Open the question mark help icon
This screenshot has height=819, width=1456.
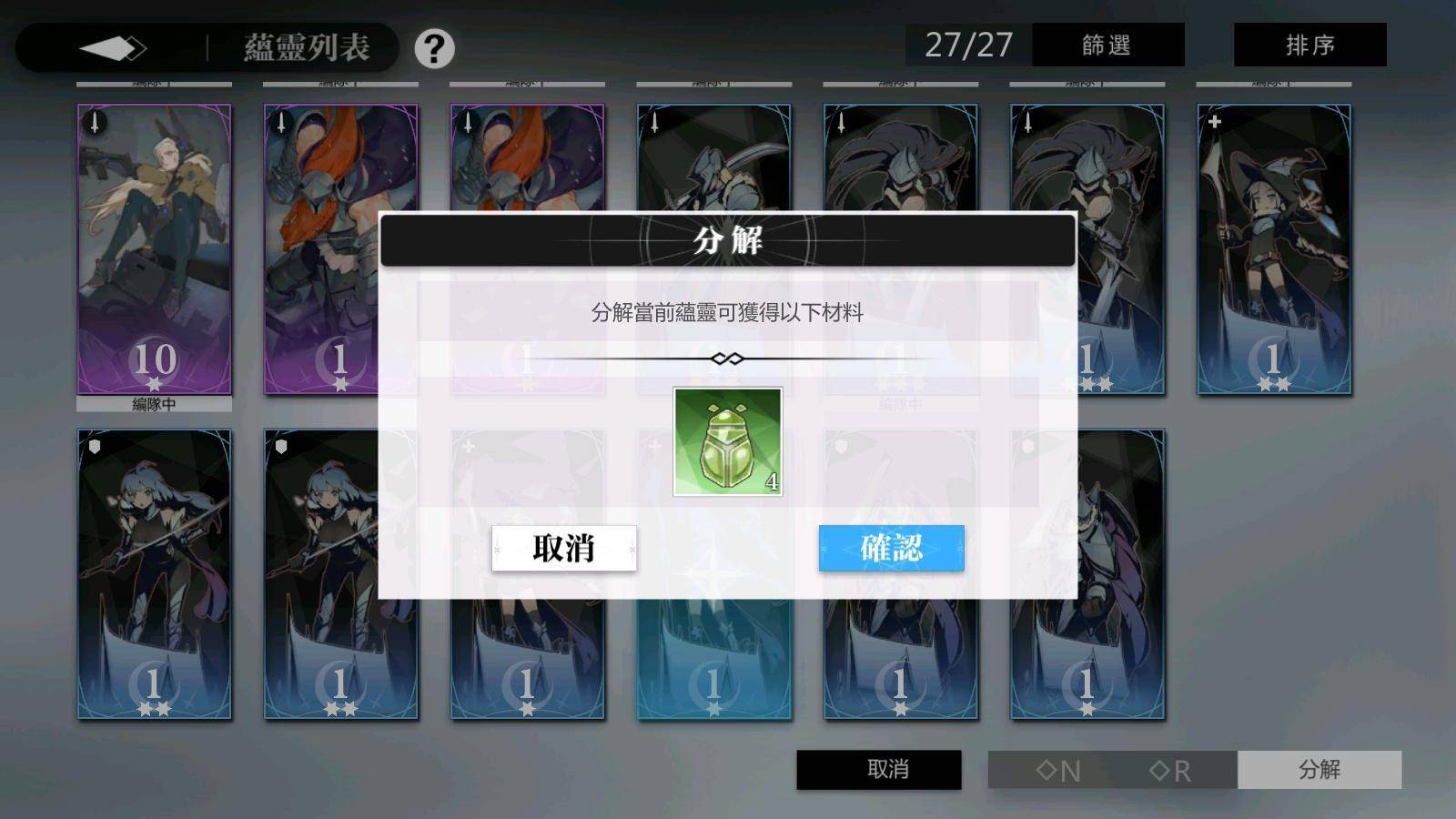tap(435, 50)
